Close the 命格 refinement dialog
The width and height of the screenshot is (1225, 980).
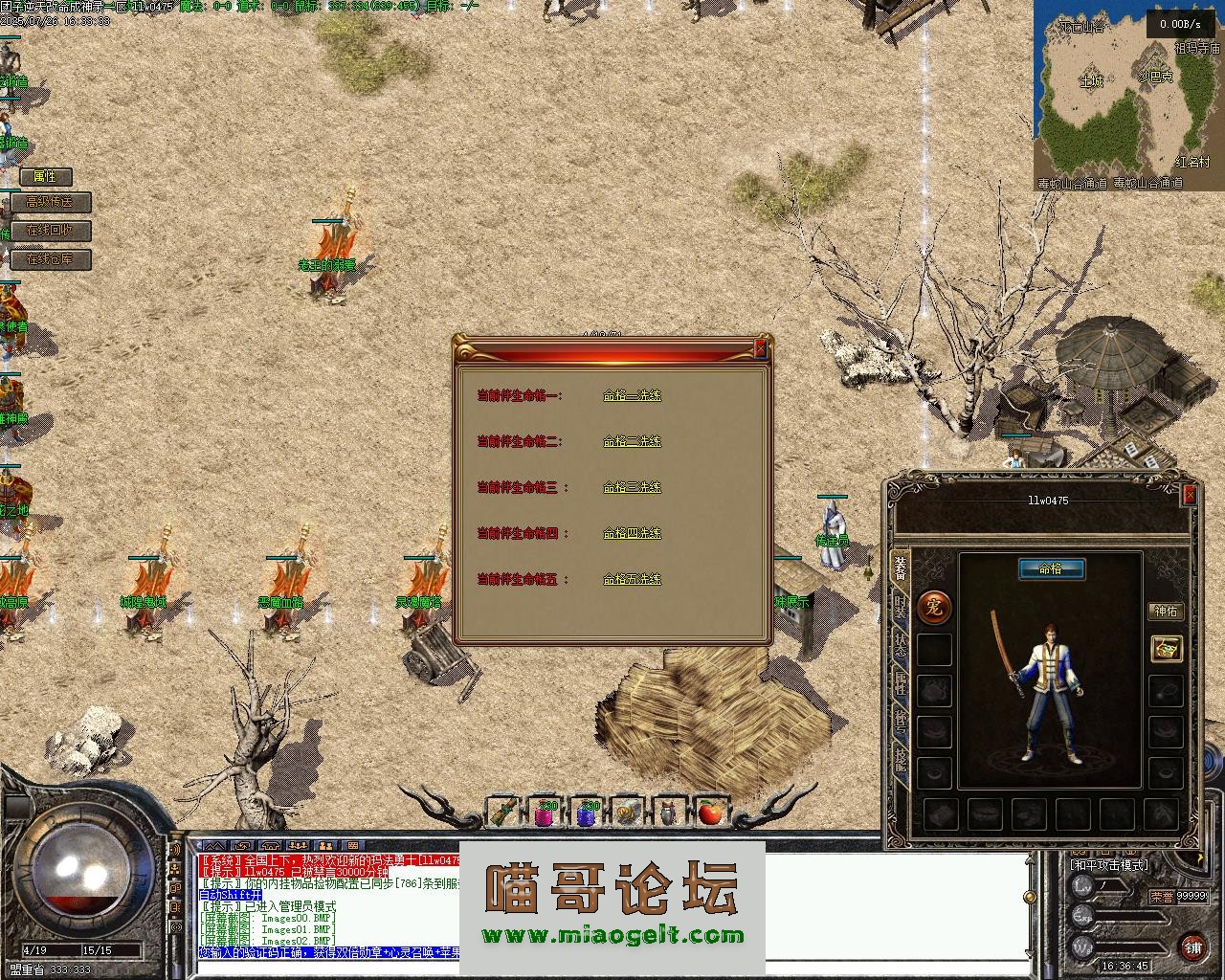click(761, 349)
